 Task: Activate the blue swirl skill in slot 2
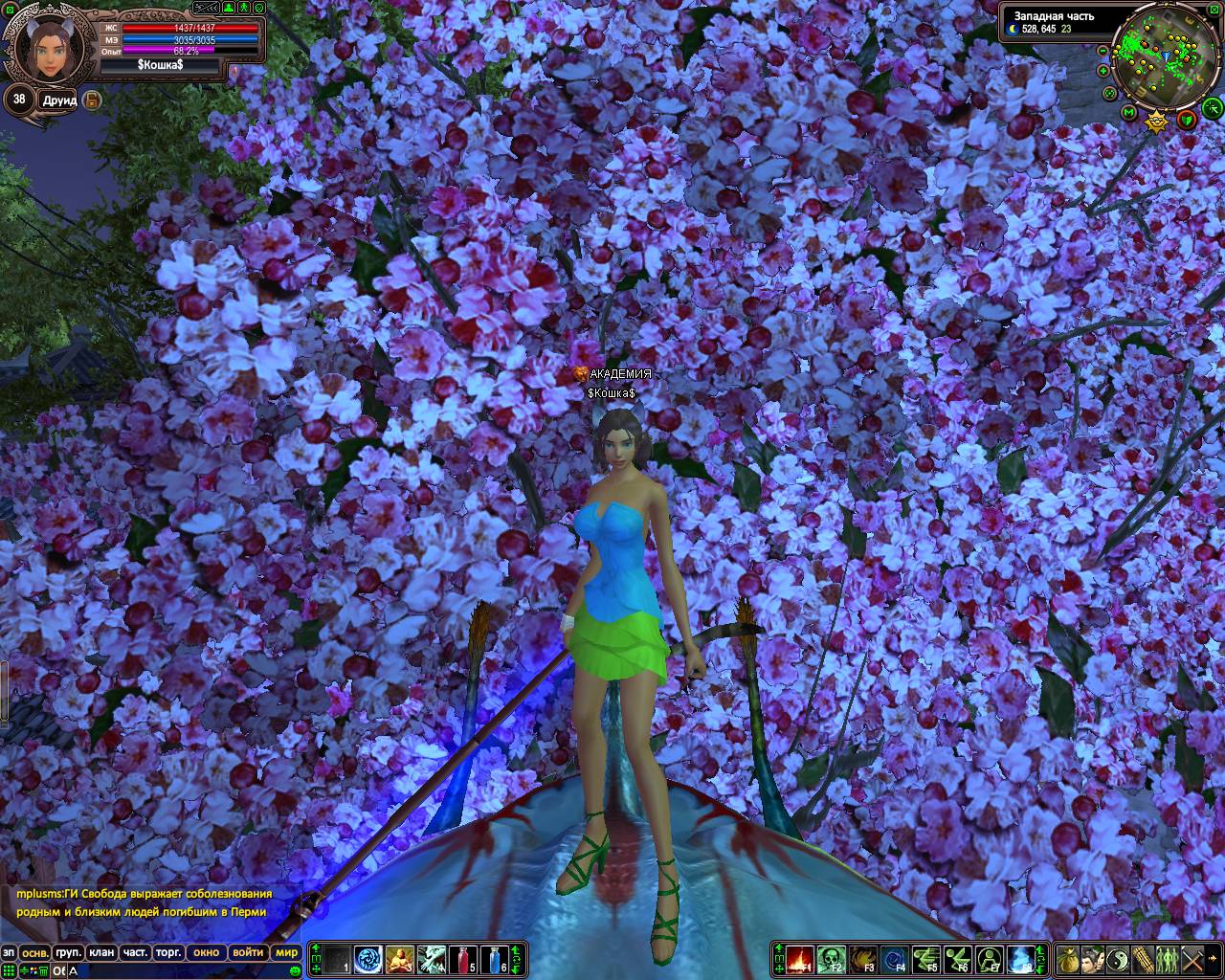coord(368,958)
